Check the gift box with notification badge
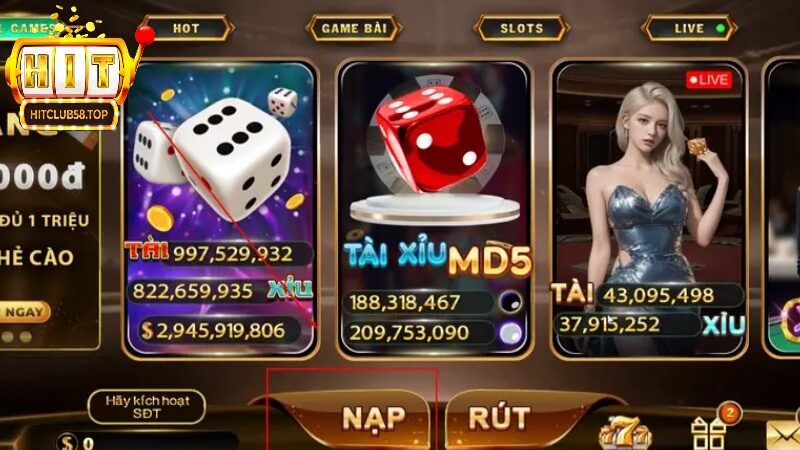 (708, 430)
